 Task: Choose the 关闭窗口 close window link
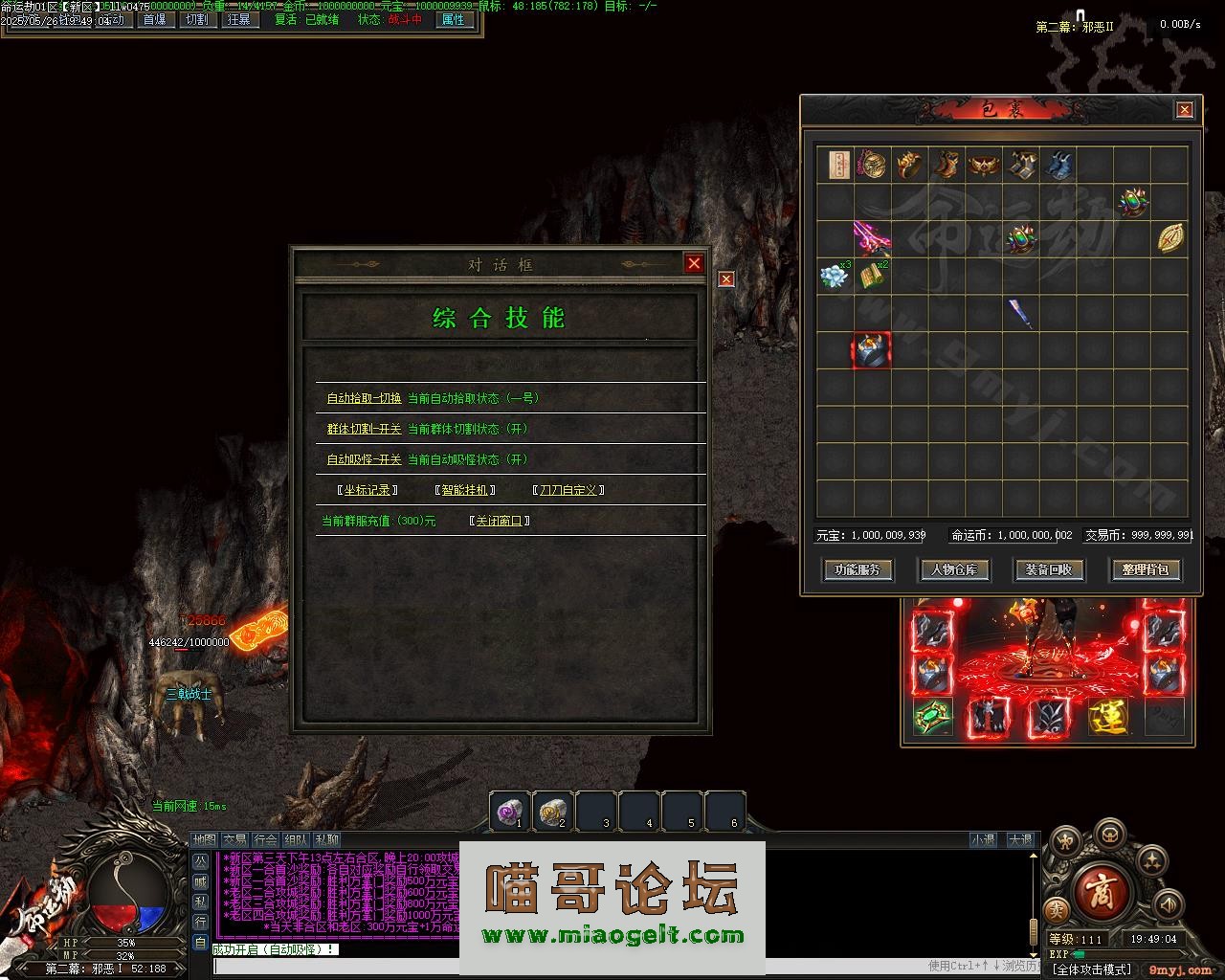point(499,521)
